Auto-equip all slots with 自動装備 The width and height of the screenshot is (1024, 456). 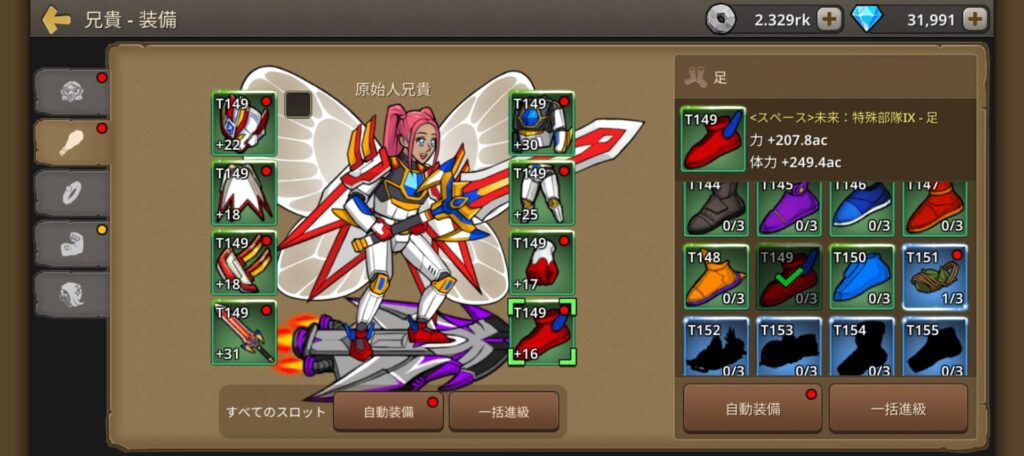(388, 411)
